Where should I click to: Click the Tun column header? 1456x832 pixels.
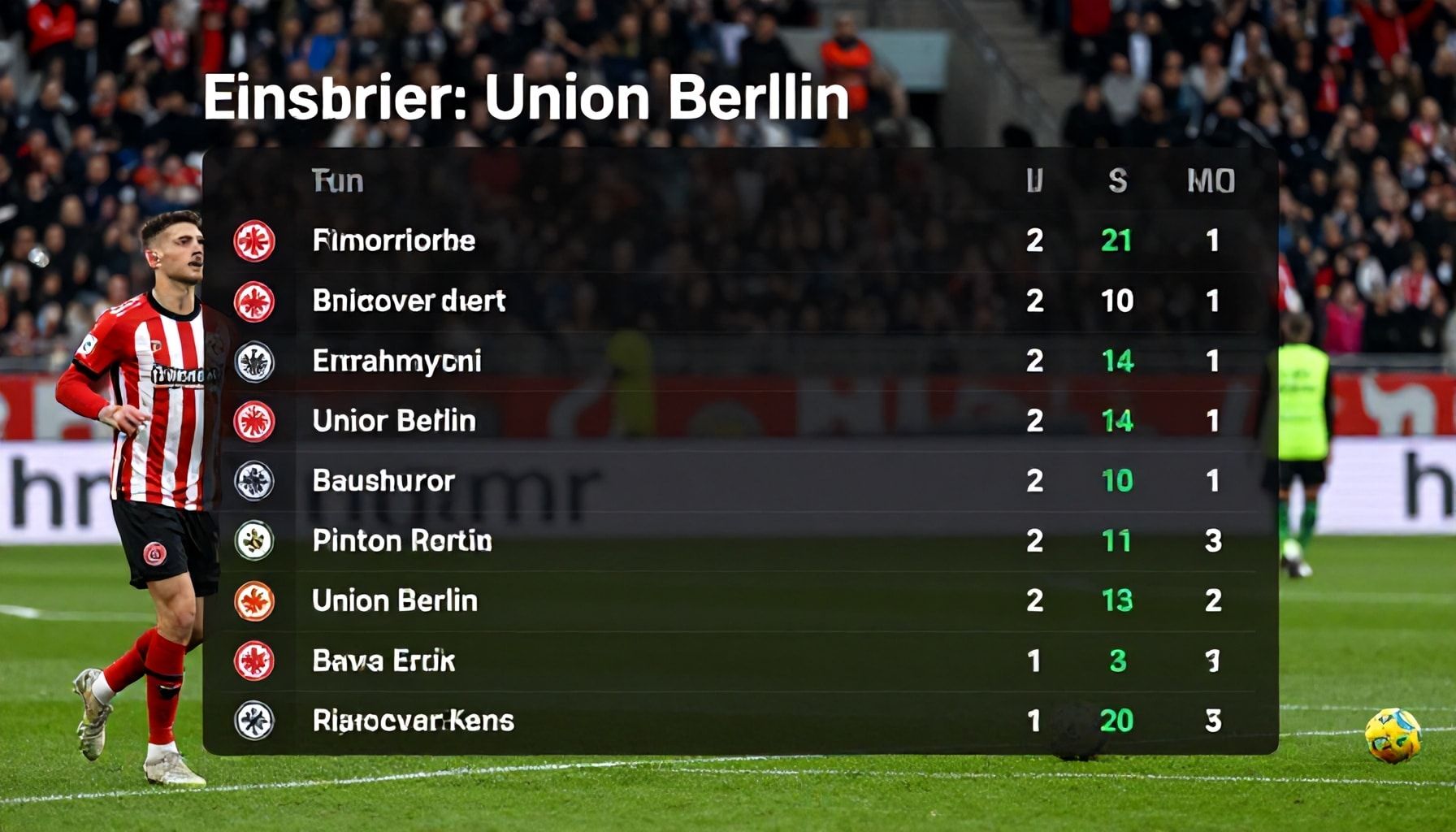point(337,181)
